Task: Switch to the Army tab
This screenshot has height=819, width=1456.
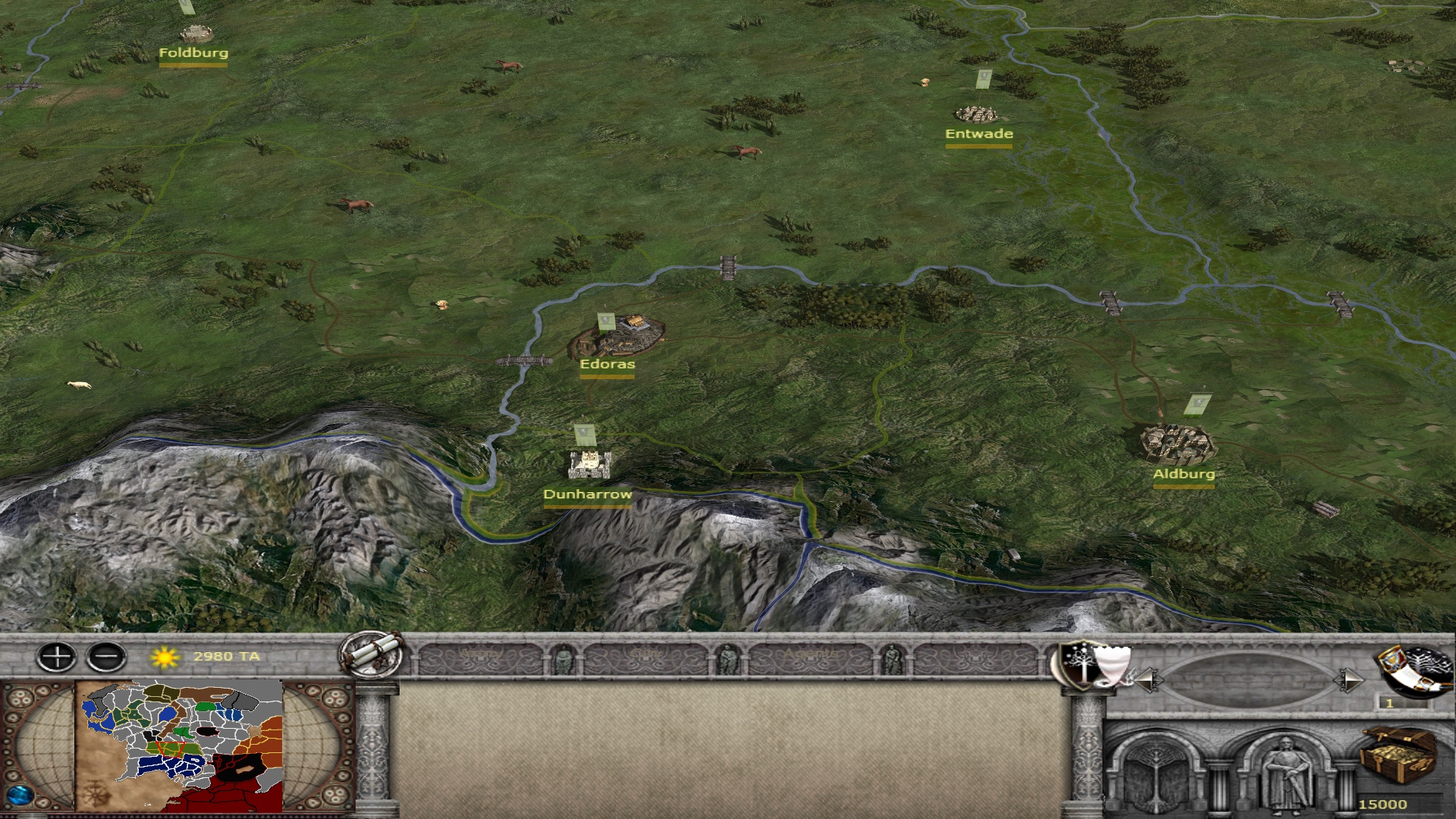Action: [481, 657]
